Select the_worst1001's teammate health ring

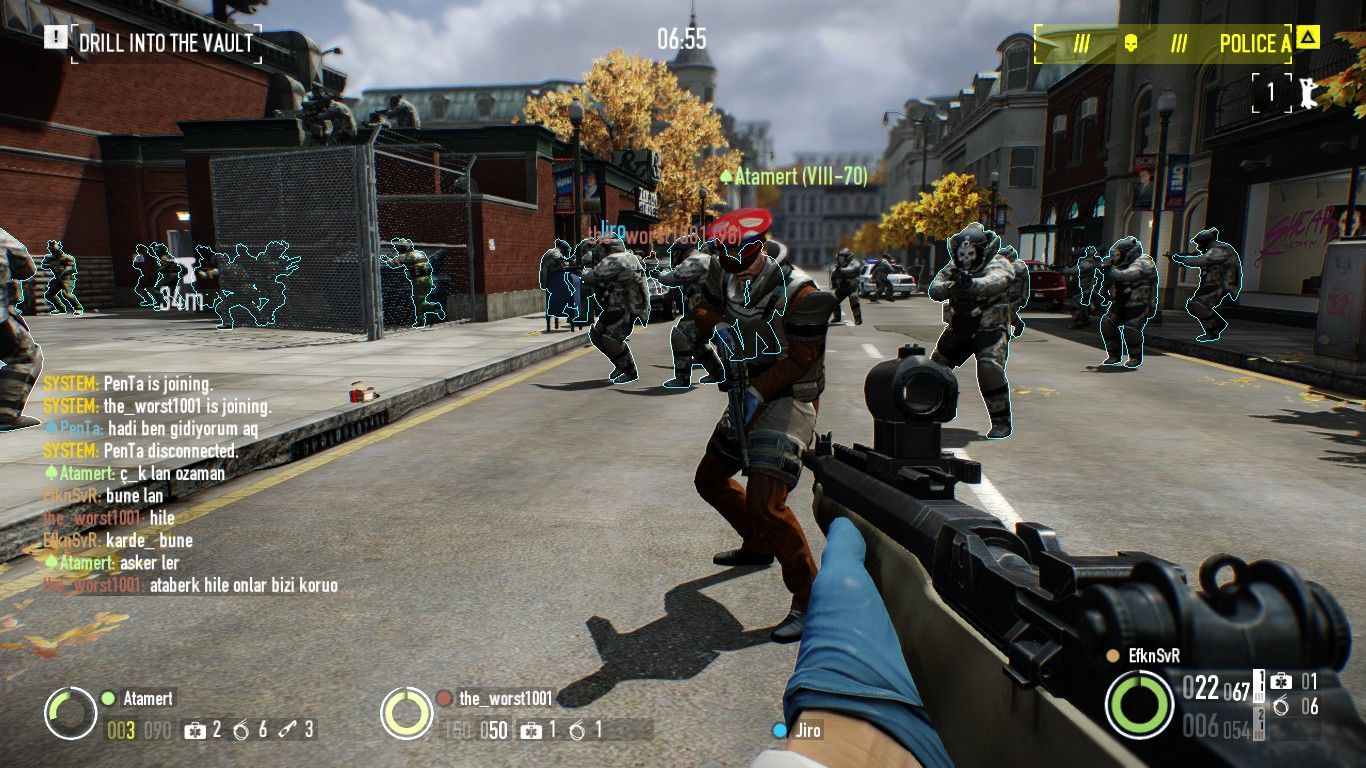[406, 713]
